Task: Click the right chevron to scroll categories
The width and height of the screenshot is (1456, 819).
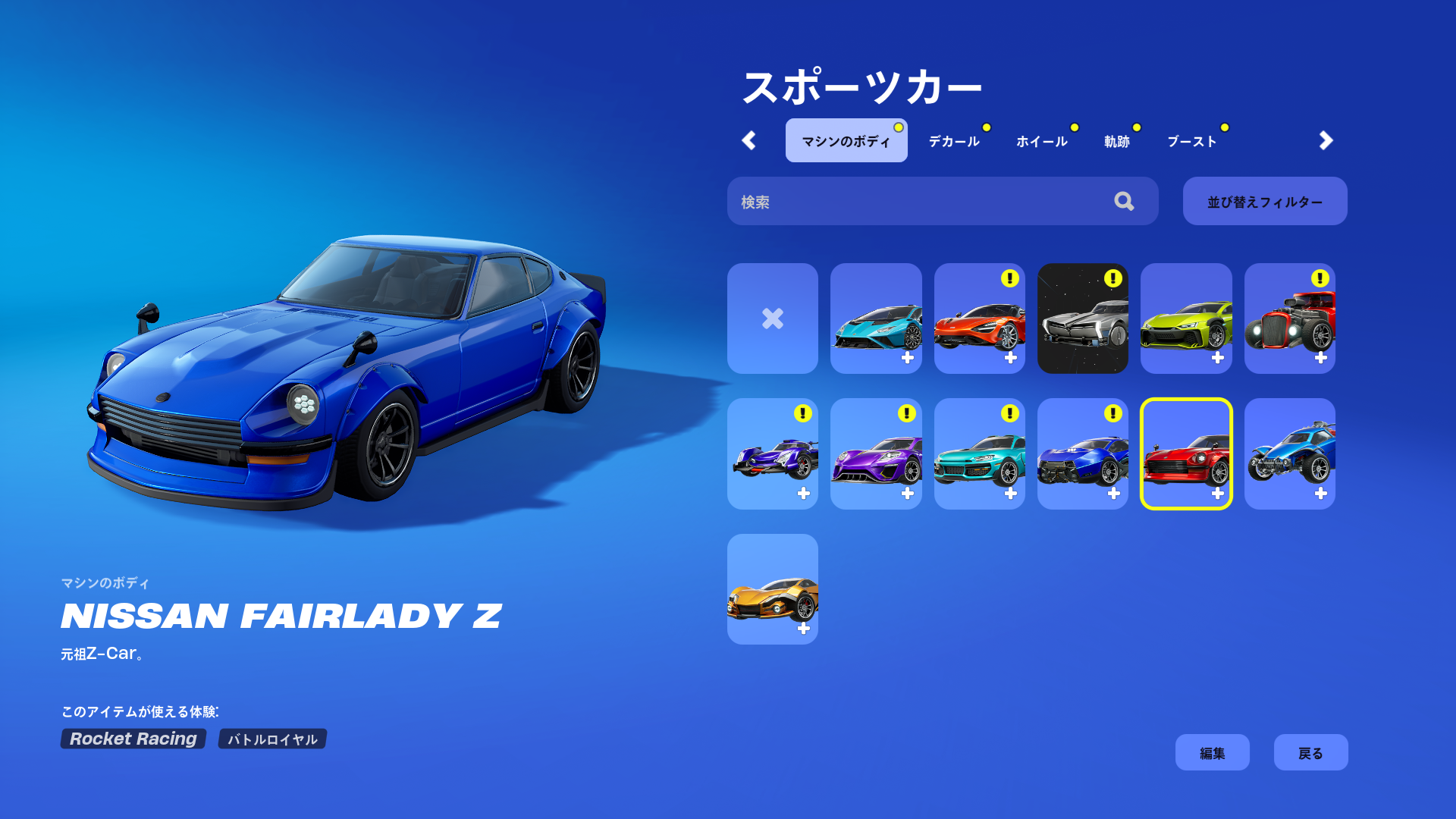Action: pyautogui.click(x=1326, y=140)
